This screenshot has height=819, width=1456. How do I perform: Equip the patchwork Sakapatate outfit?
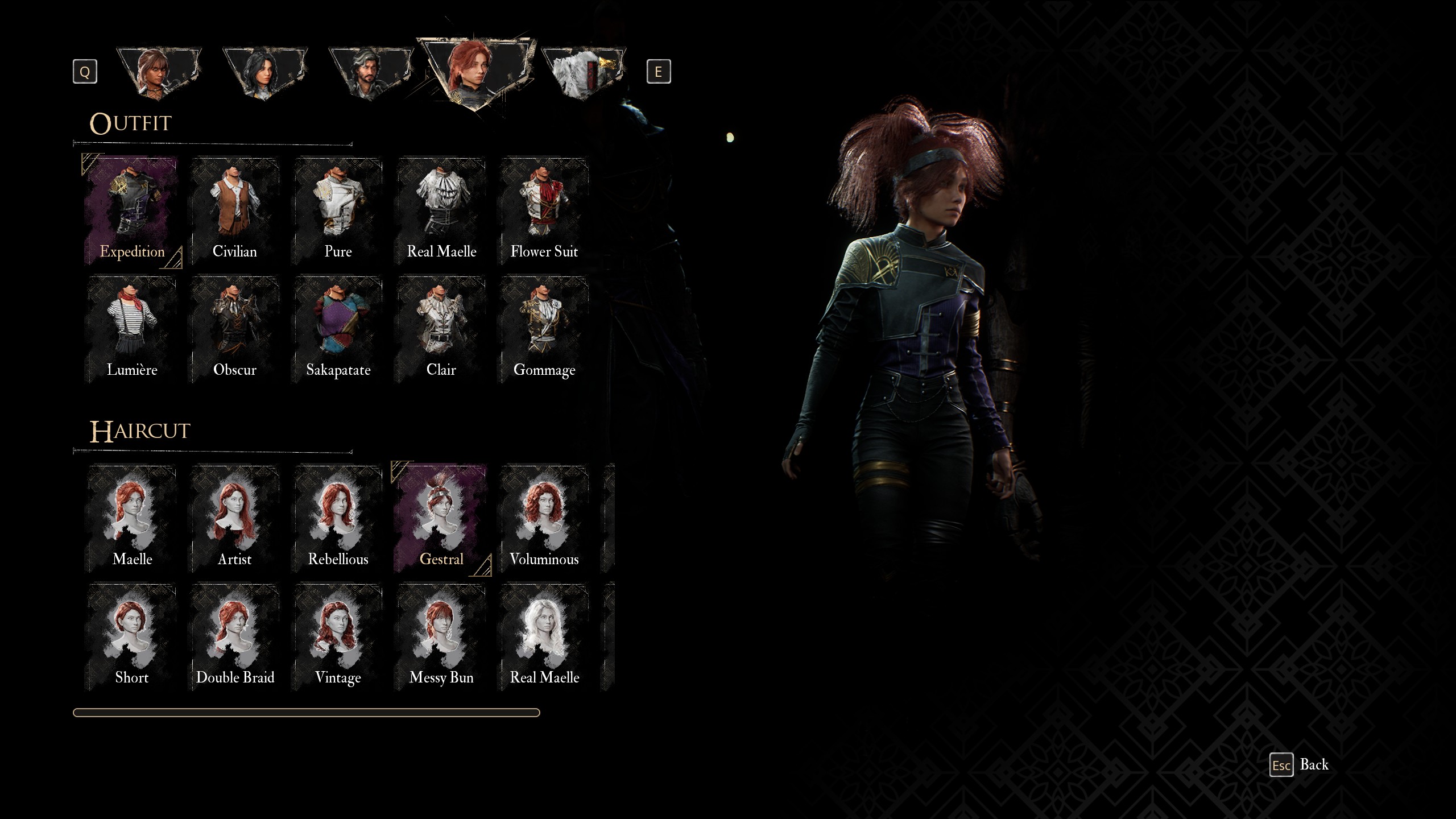(x=338, y=330)
